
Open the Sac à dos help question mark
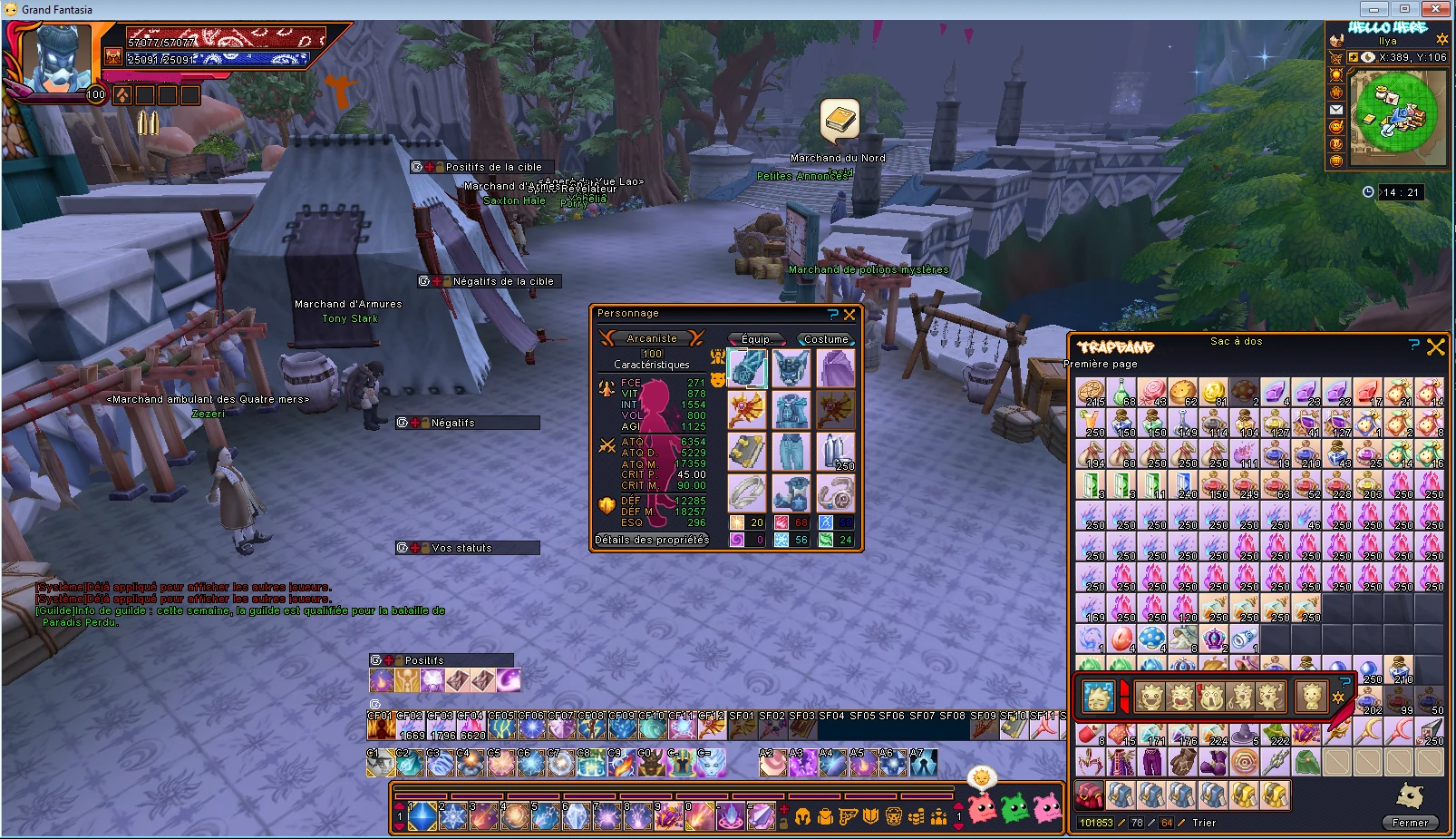tap(1414, 345)
